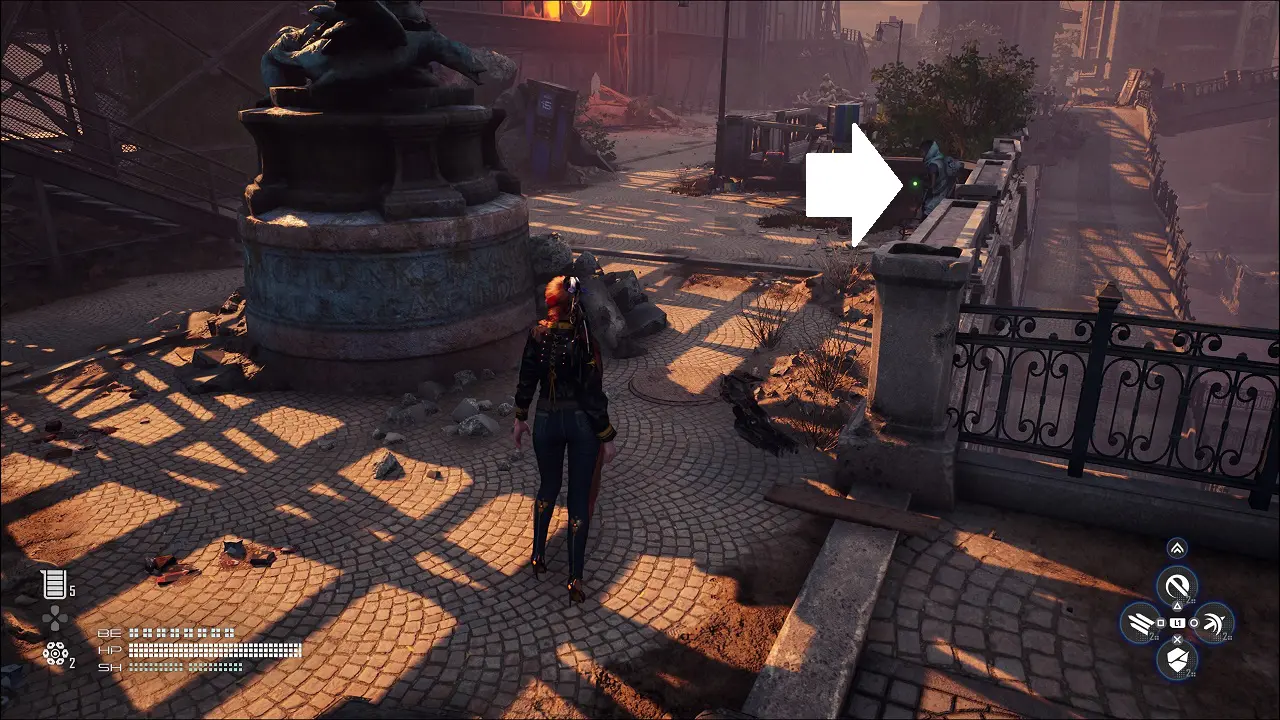Image resolution: width=1280 pixels, height=720 pixels.
Task: Click the double-chevron up icon above skills
Action: pyautogui.click(x=1177, y=548)
